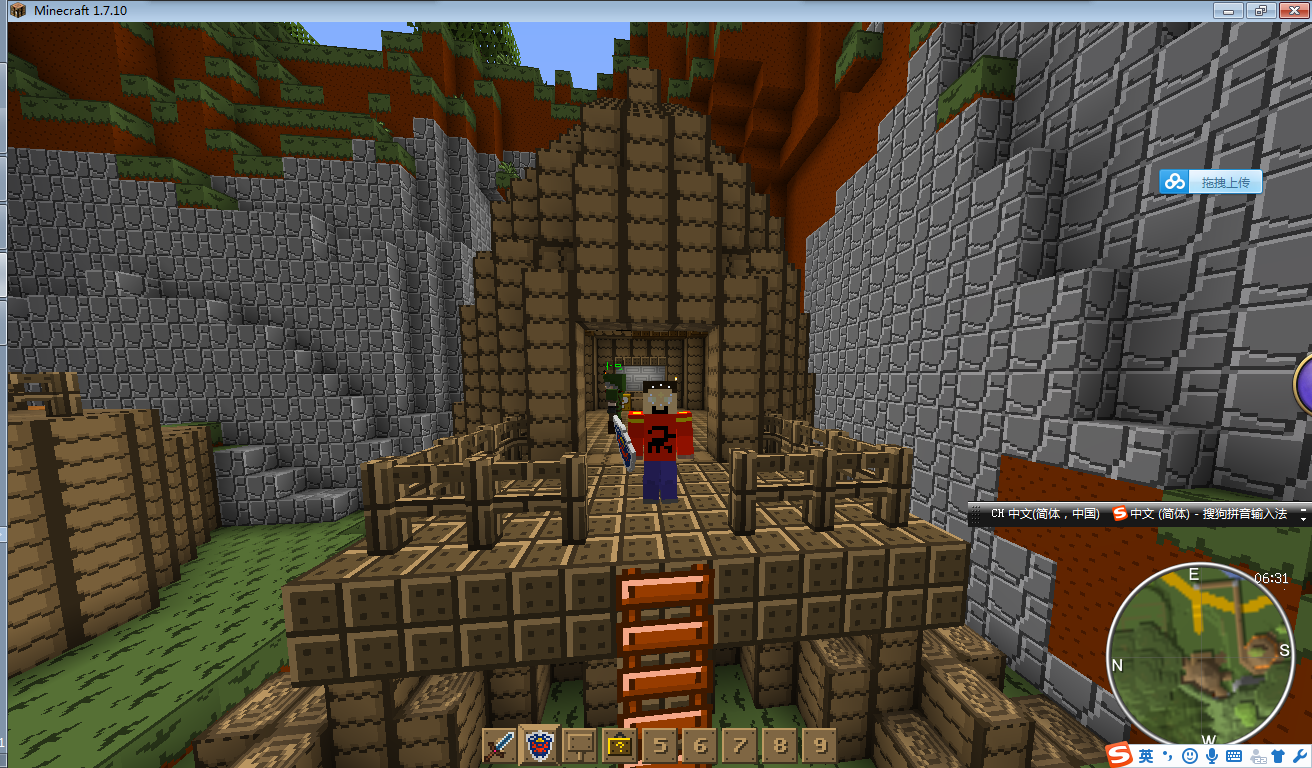Select the Hylian shield hotbar slot
Screen dimensions: 1312x768
pos(540,745)
